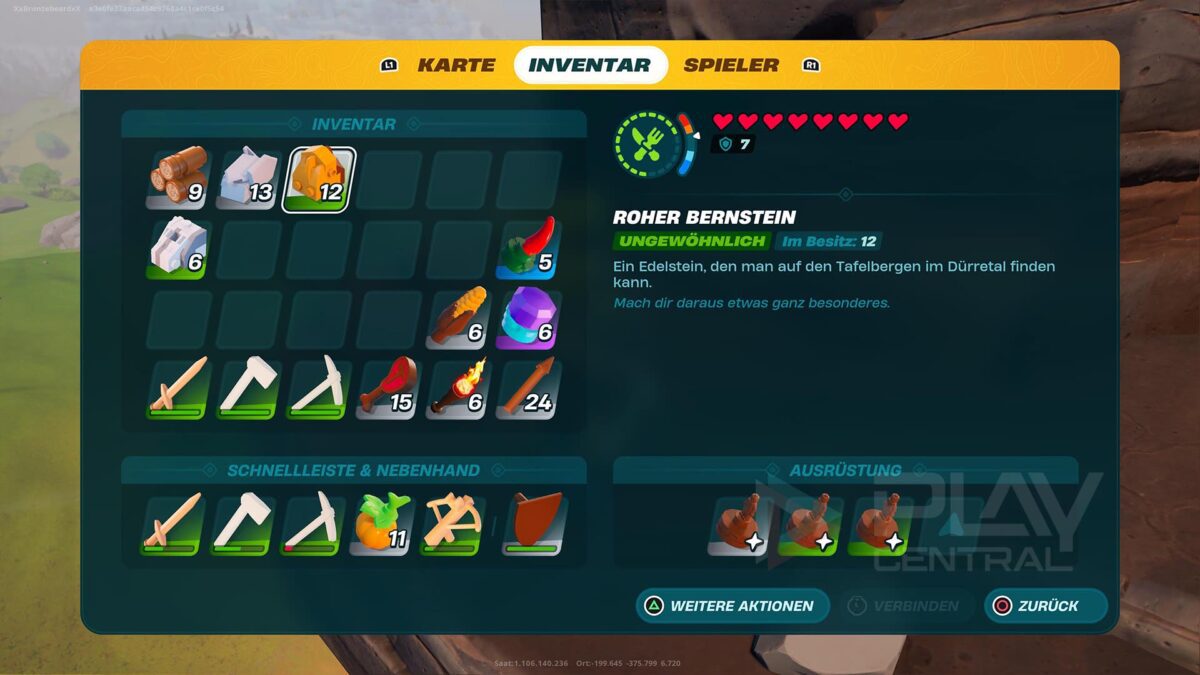The width and height of the screenshot is (1200, 675).
Task: Go back with the Zurück button
Action: [1045, 606]
